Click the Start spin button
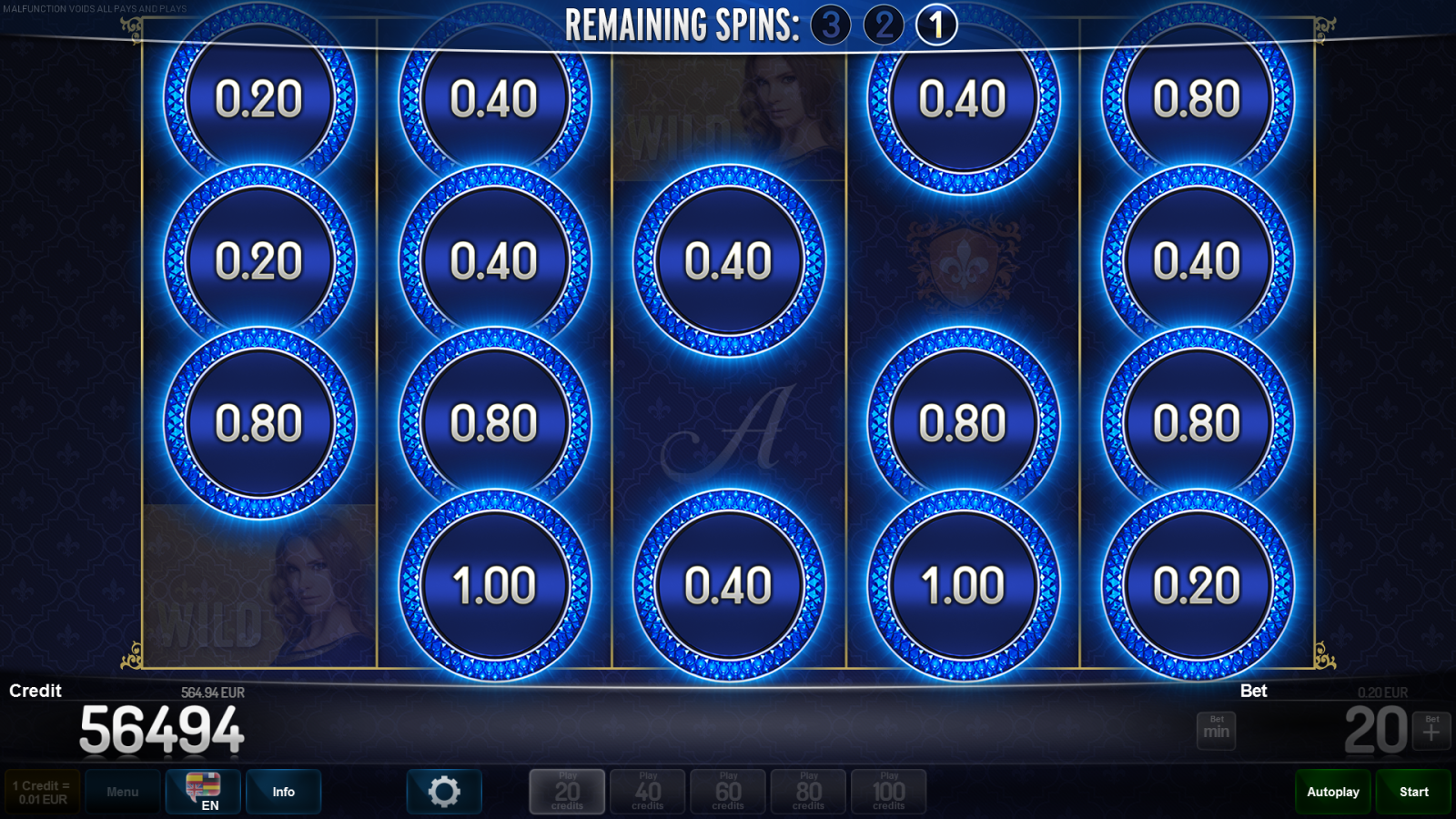 [1413, 792]
